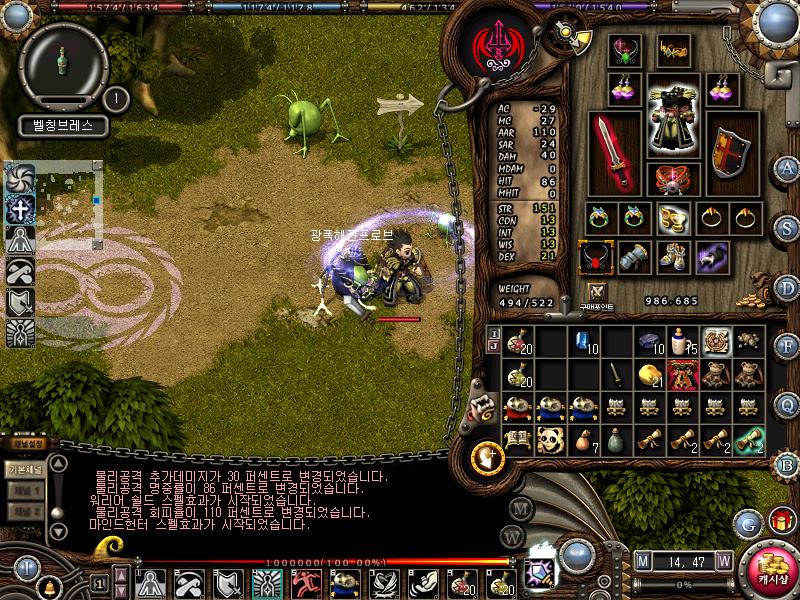Select the panda skull inventory item

click(x=549, y=438)
